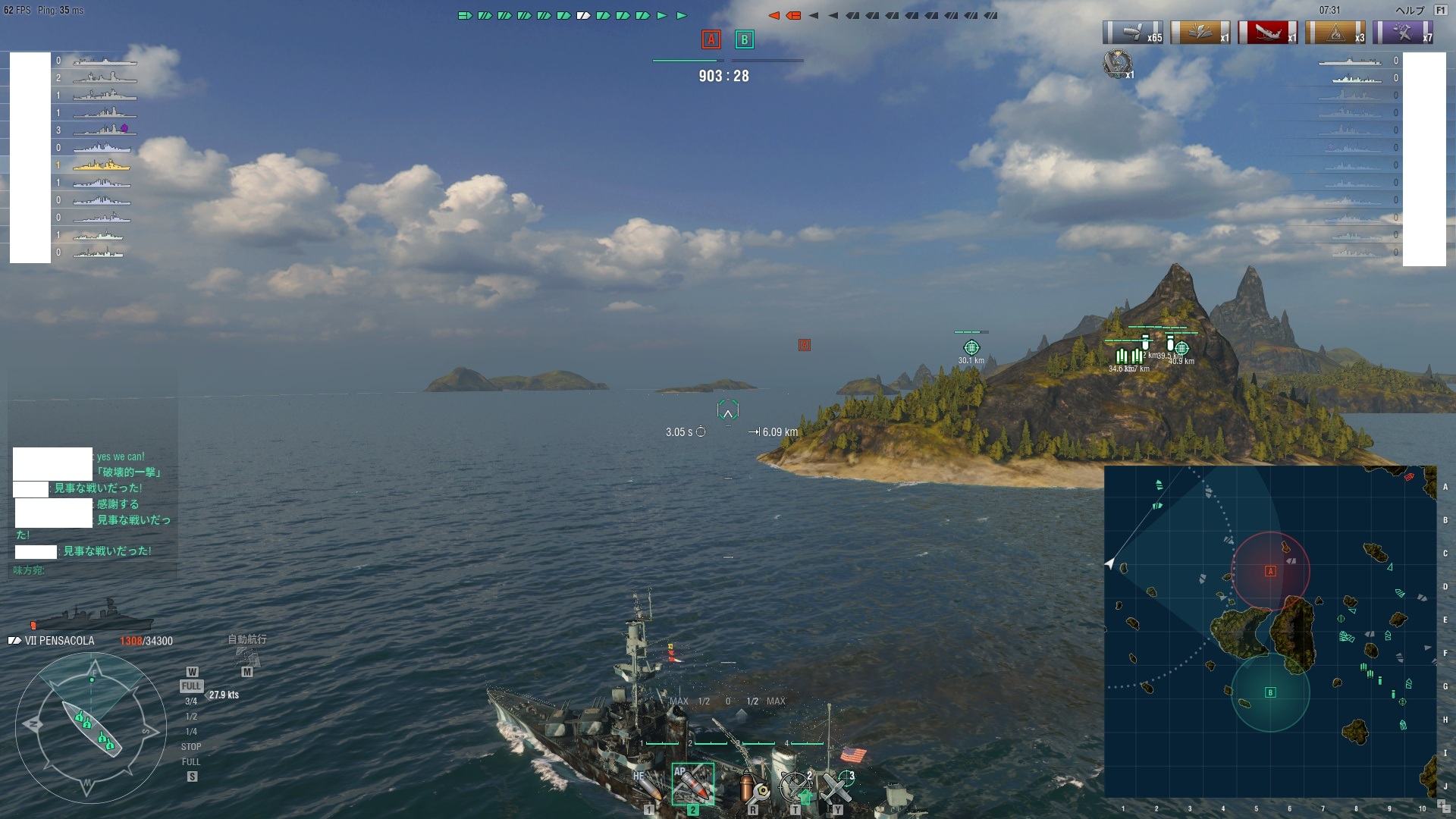Set engine telegraph to STOP

point(191,747)
